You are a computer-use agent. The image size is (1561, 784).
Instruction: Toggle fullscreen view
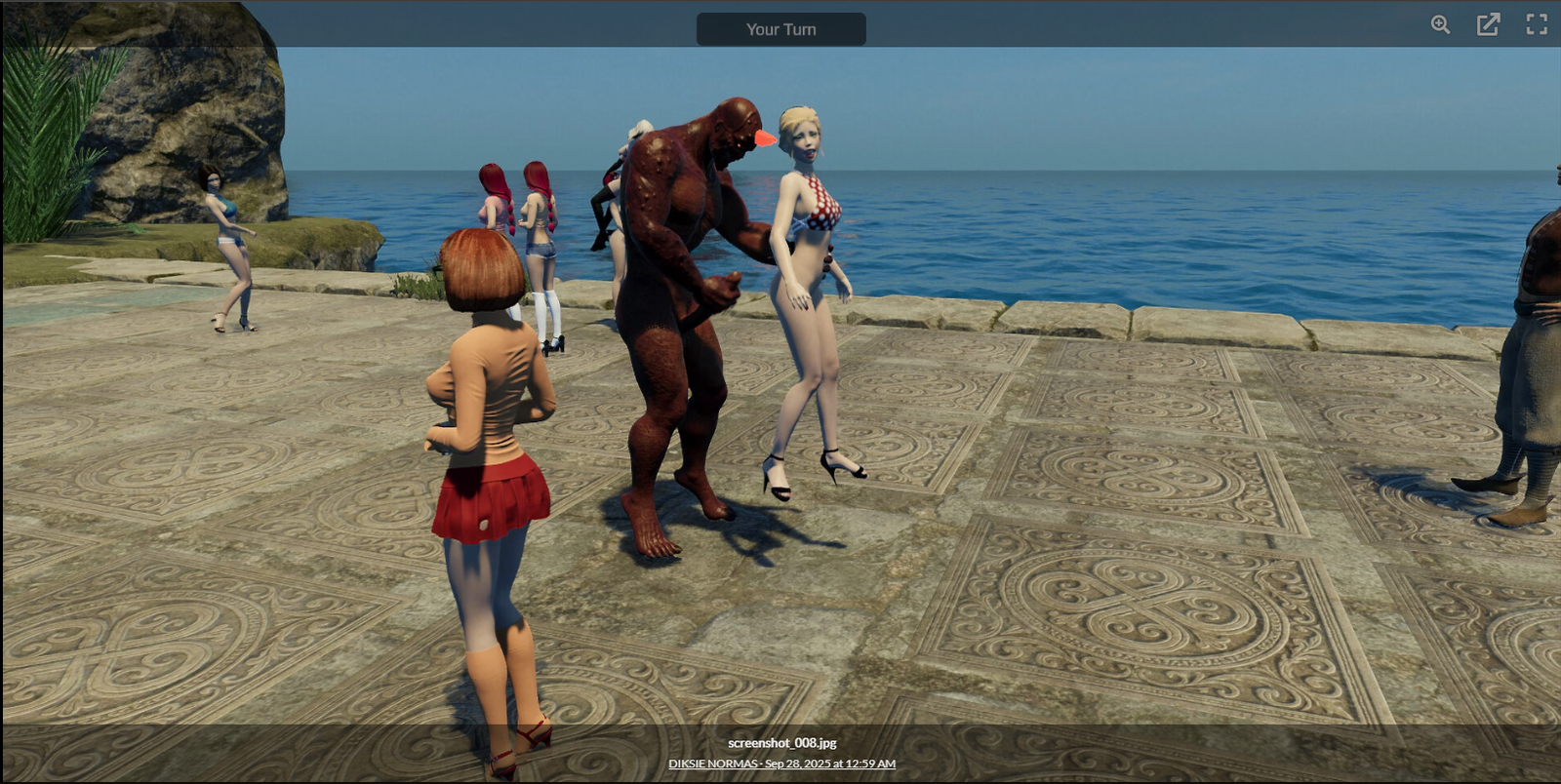click(x=1537, y=25)
